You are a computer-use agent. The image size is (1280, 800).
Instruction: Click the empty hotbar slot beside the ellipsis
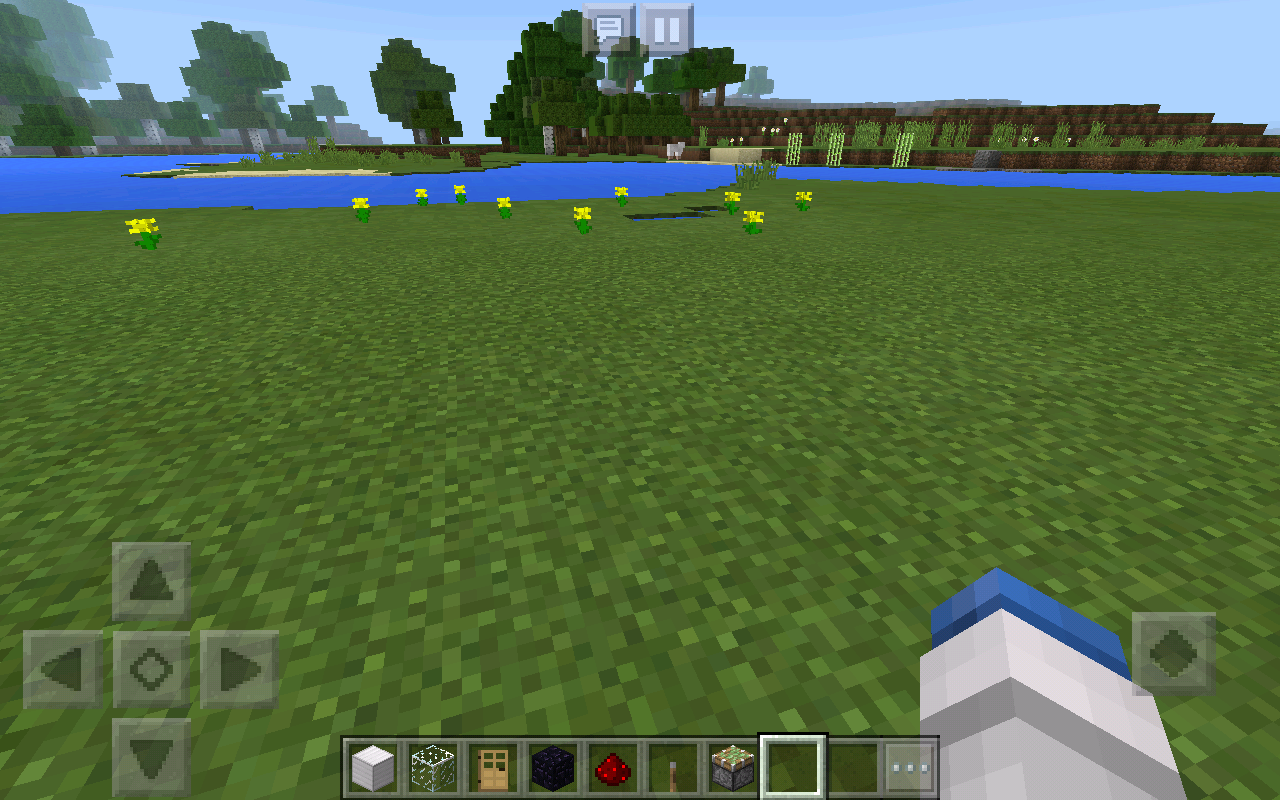855,766
